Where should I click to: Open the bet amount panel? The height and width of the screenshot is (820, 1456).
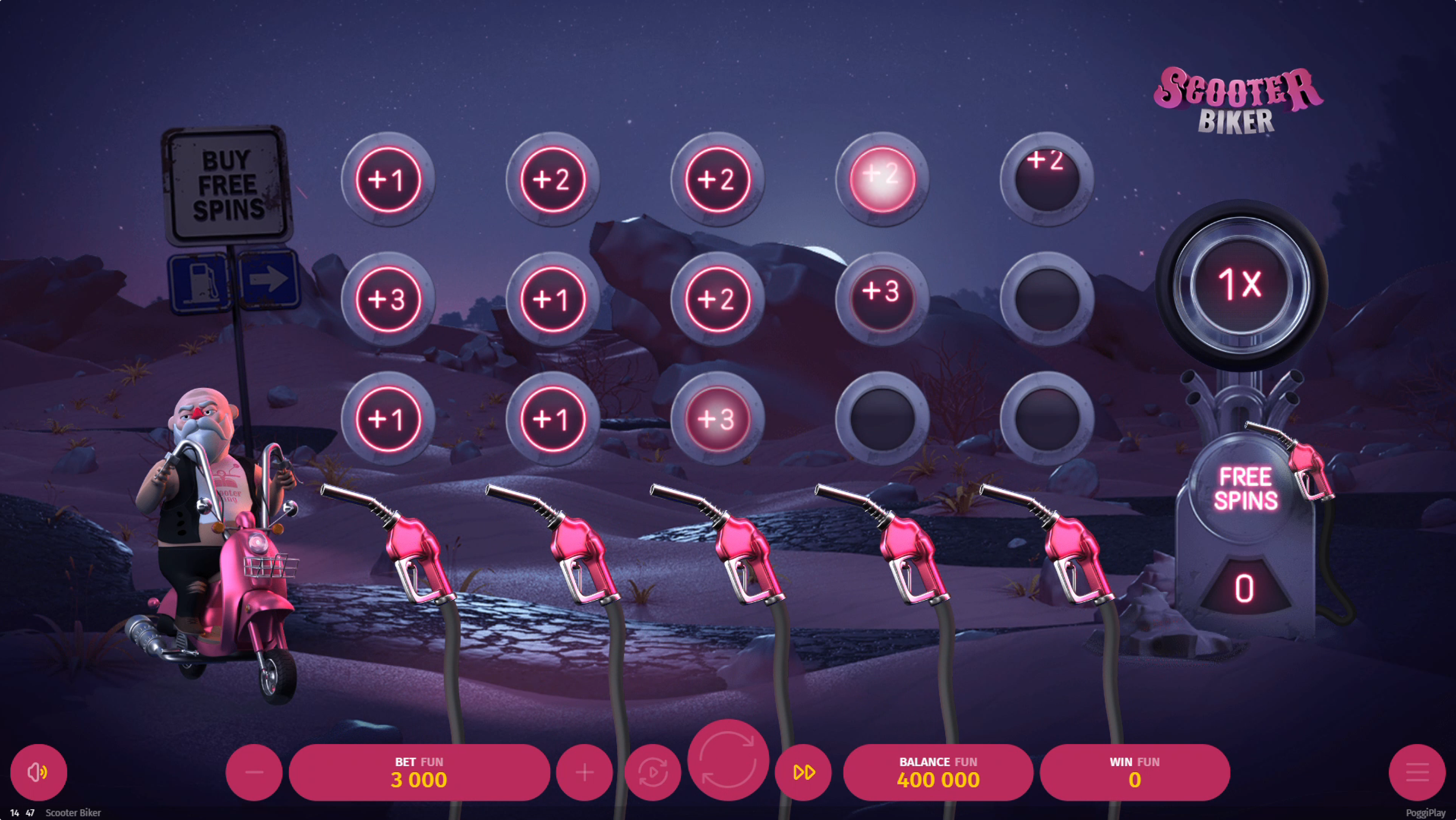click(x=419, y=773)
